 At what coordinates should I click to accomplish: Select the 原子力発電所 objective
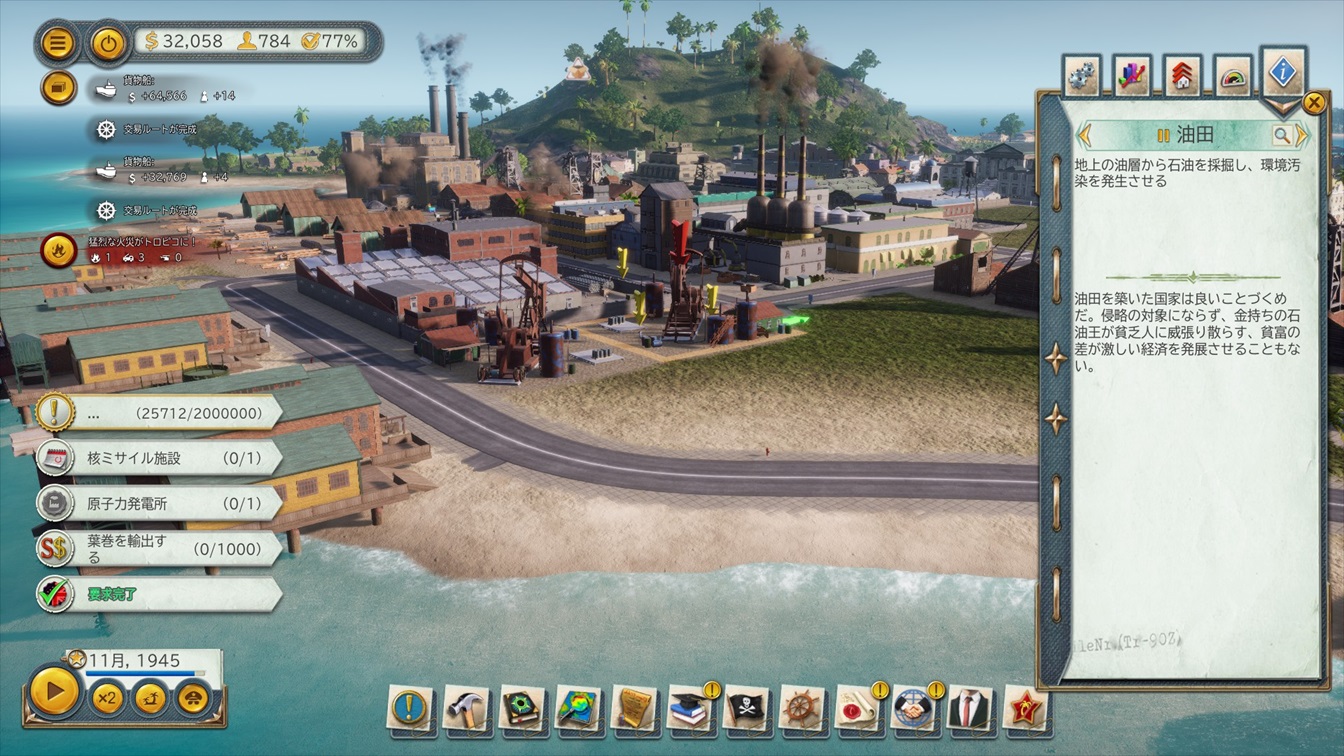pos(160,503)
